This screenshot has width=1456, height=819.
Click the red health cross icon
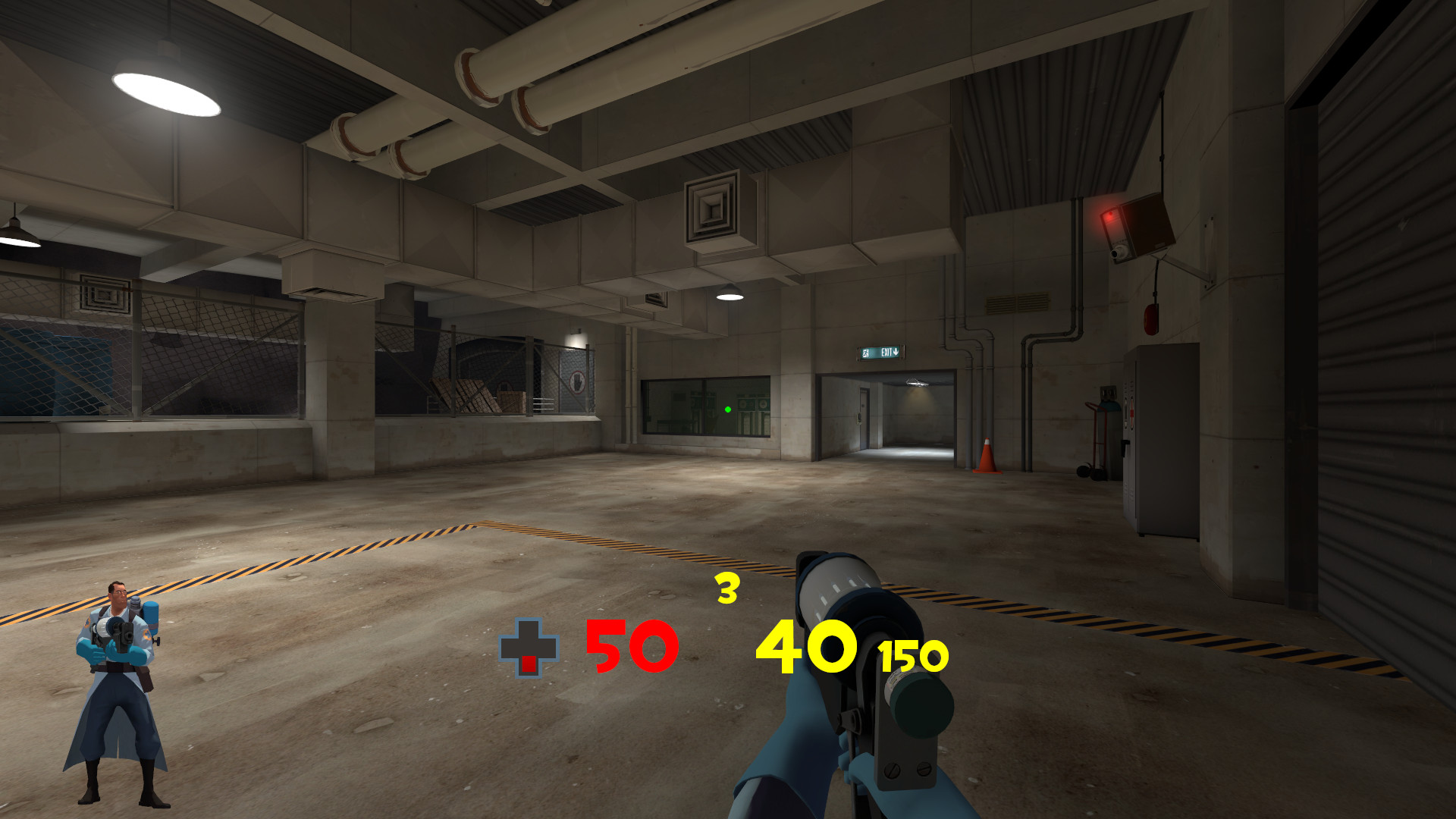(531, 648)
